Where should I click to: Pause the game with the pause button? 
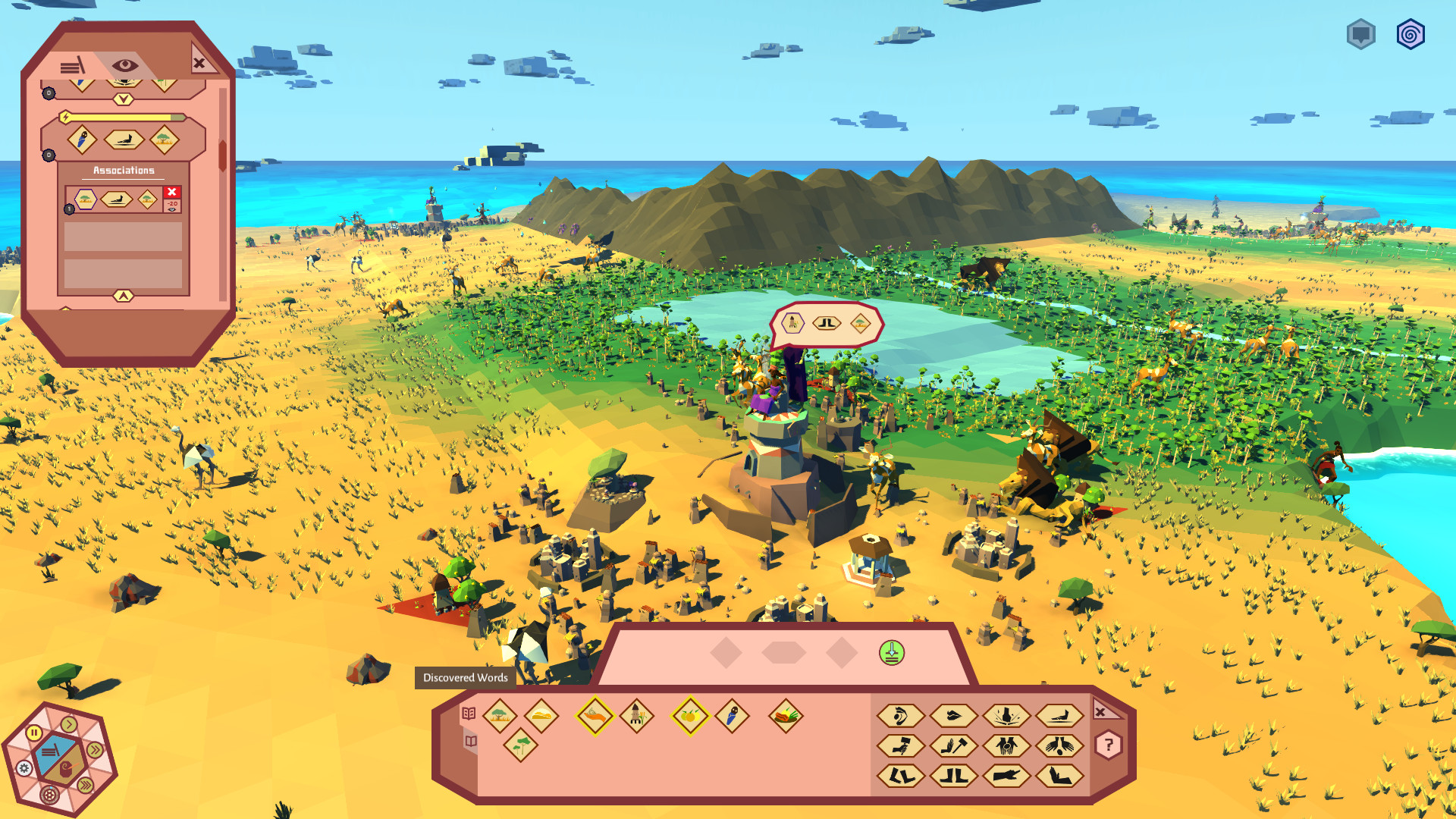(33, 733)
